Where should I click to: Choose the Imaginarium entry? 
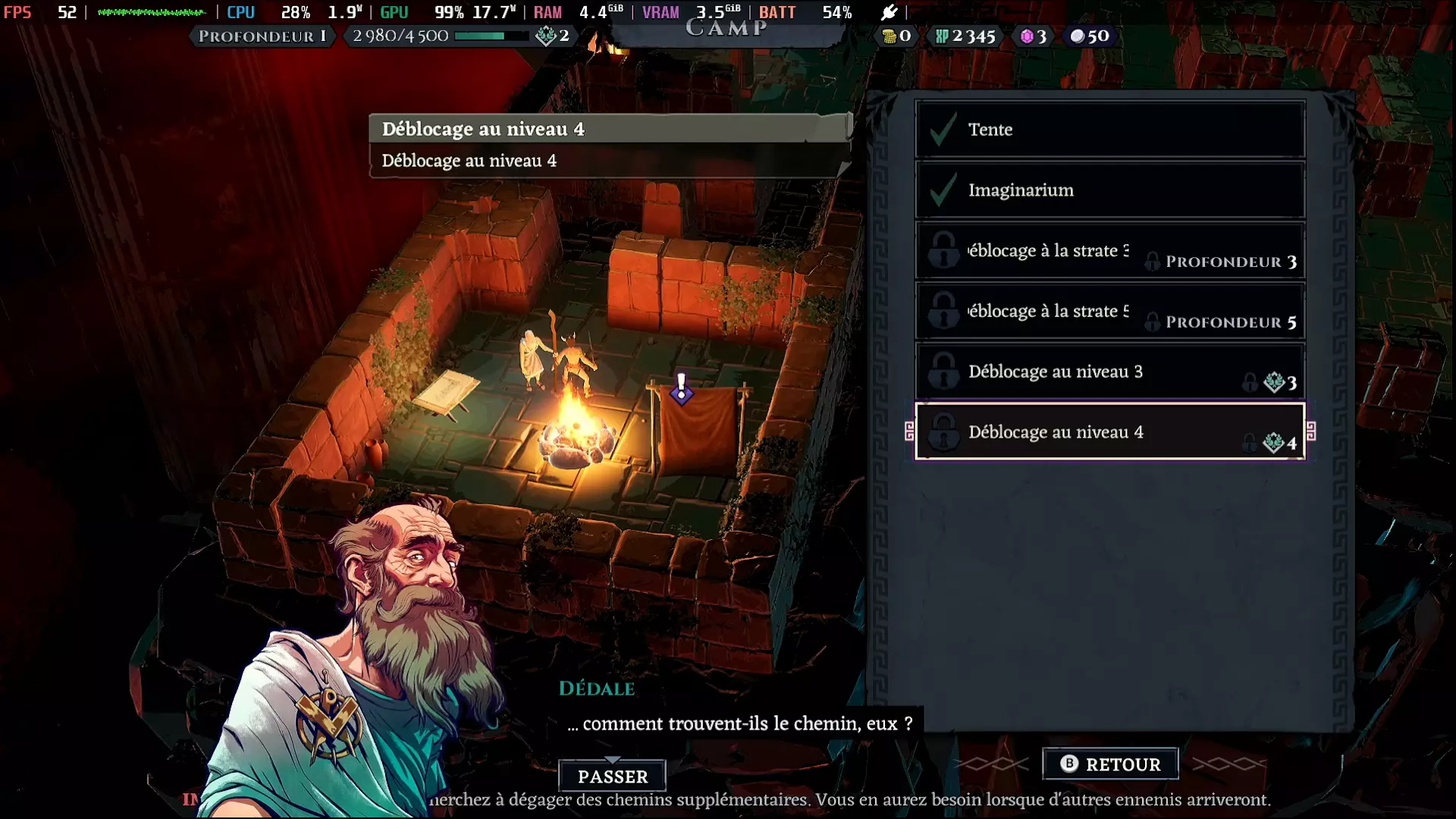(x=1109, y=190)
